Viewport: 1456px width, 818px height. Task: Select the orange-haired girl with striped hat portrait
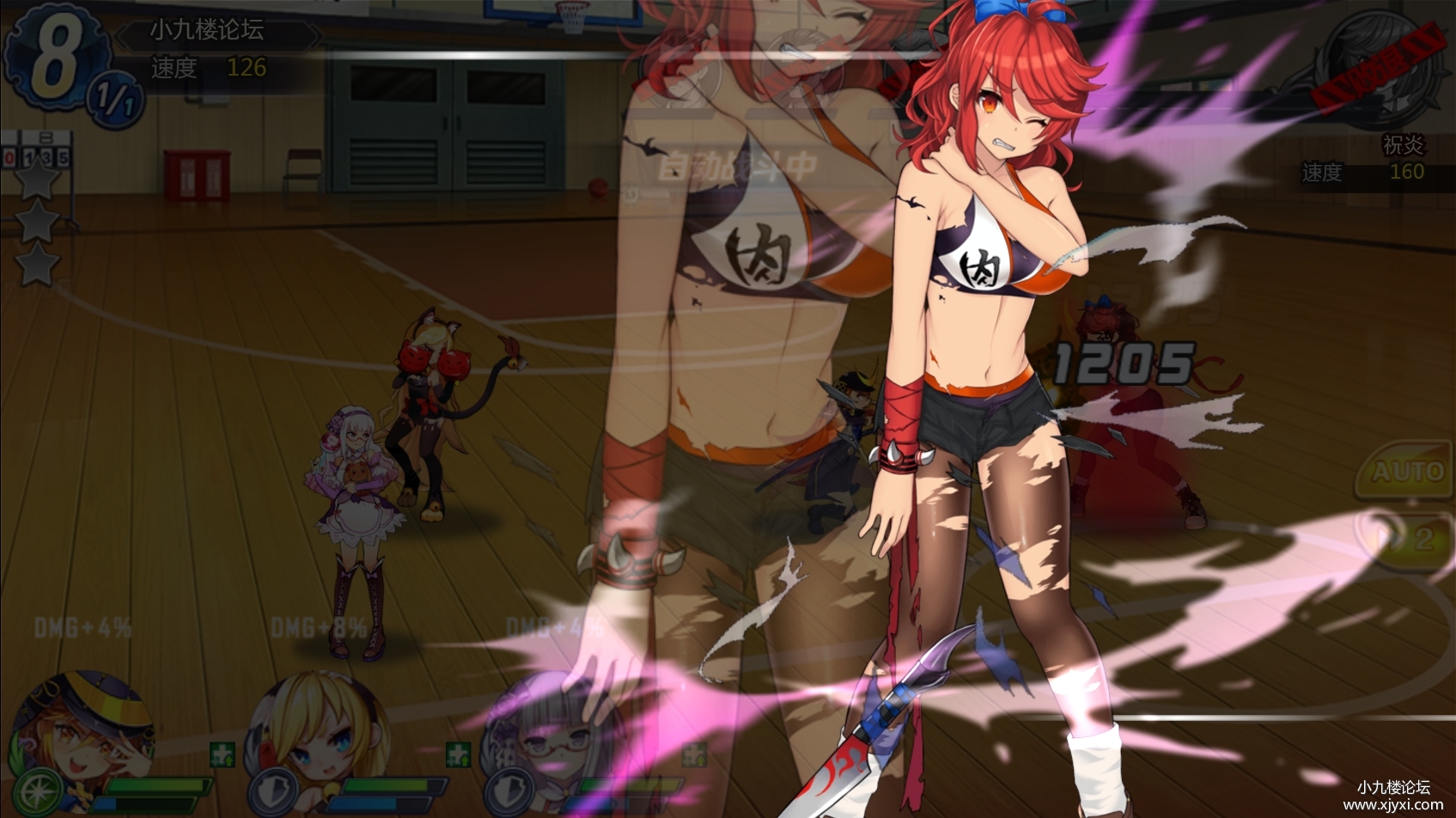pyautogui.click(x=86, y=729)
